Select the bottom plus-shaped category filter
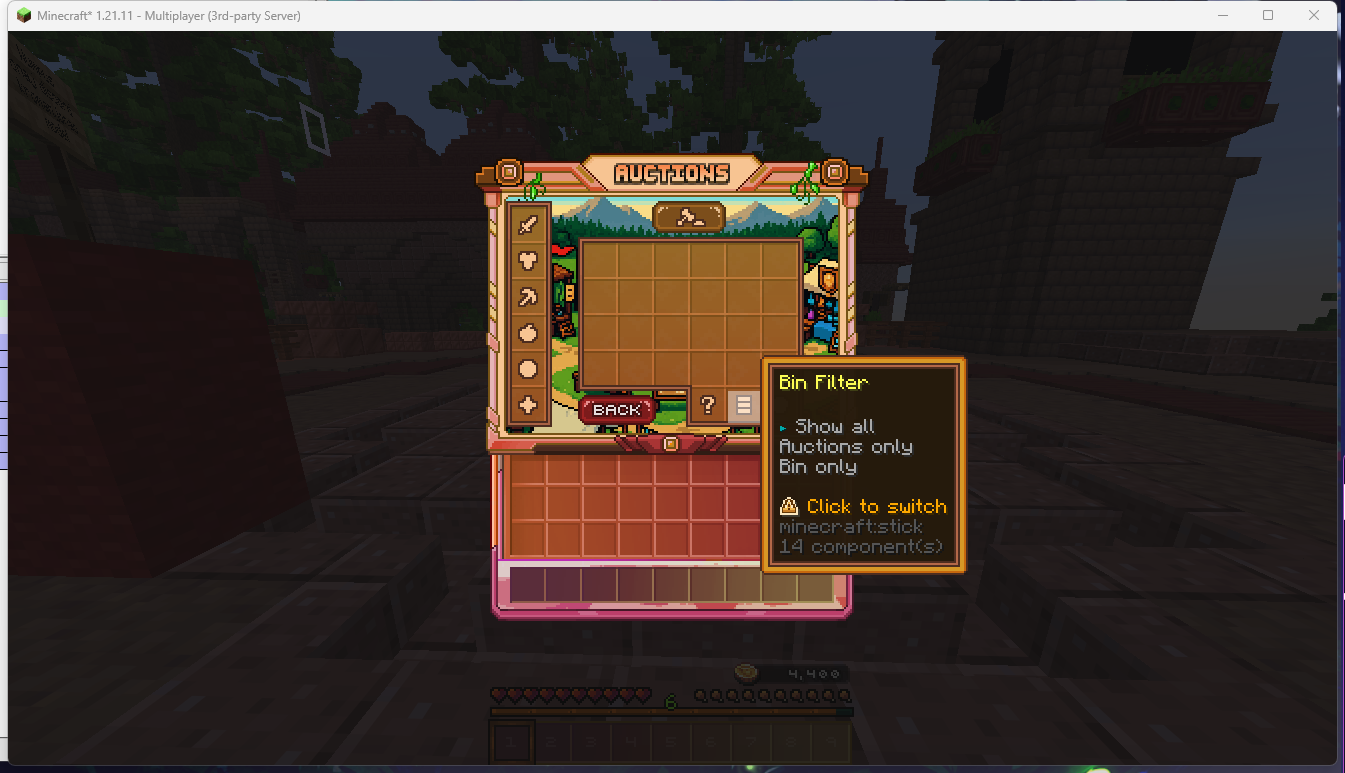The width and height of the screenshot is (1345, 773). click(x=528, y=406)
